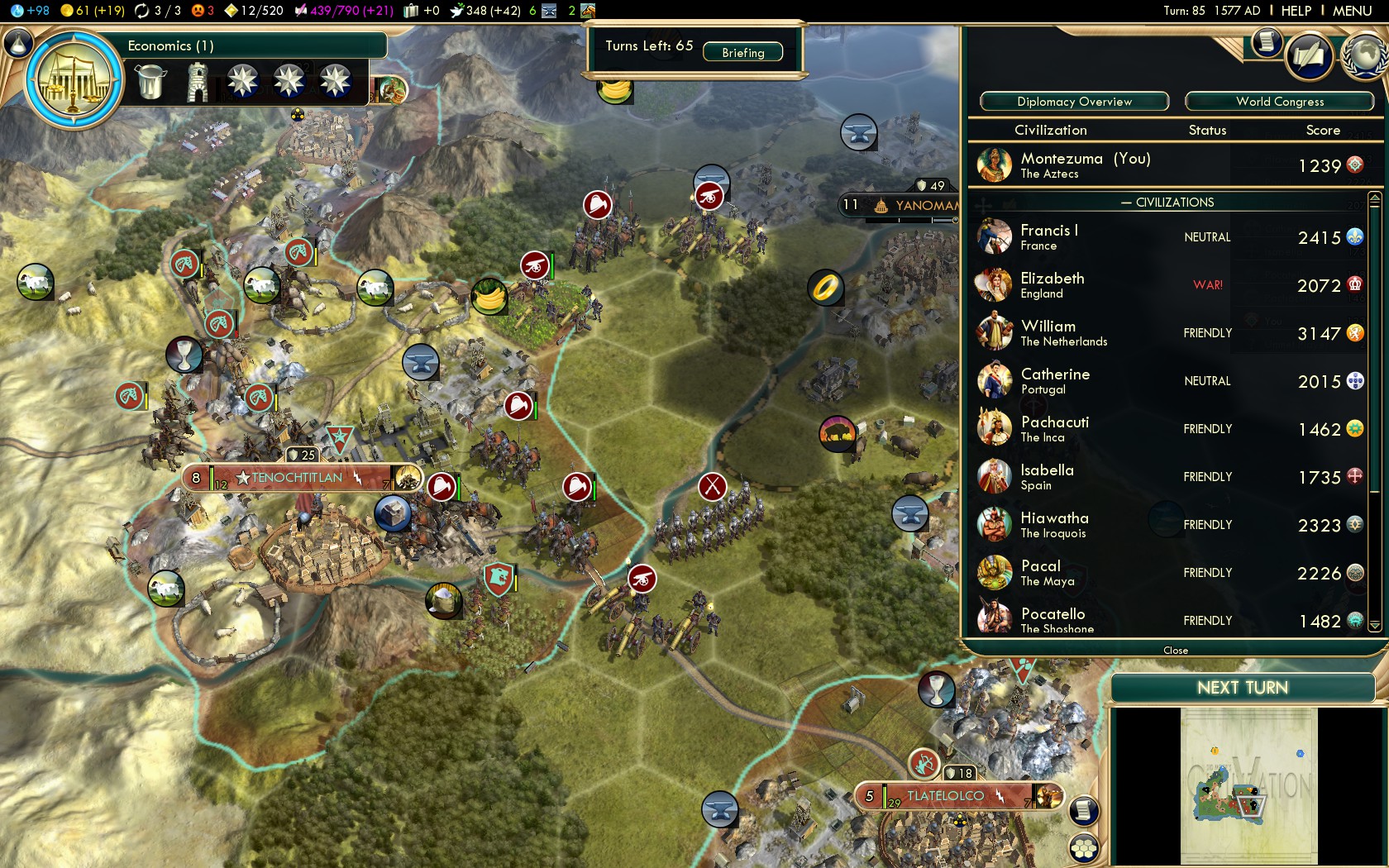
Task: Open the Diplomacy Overview
Action: (1074, 102)
